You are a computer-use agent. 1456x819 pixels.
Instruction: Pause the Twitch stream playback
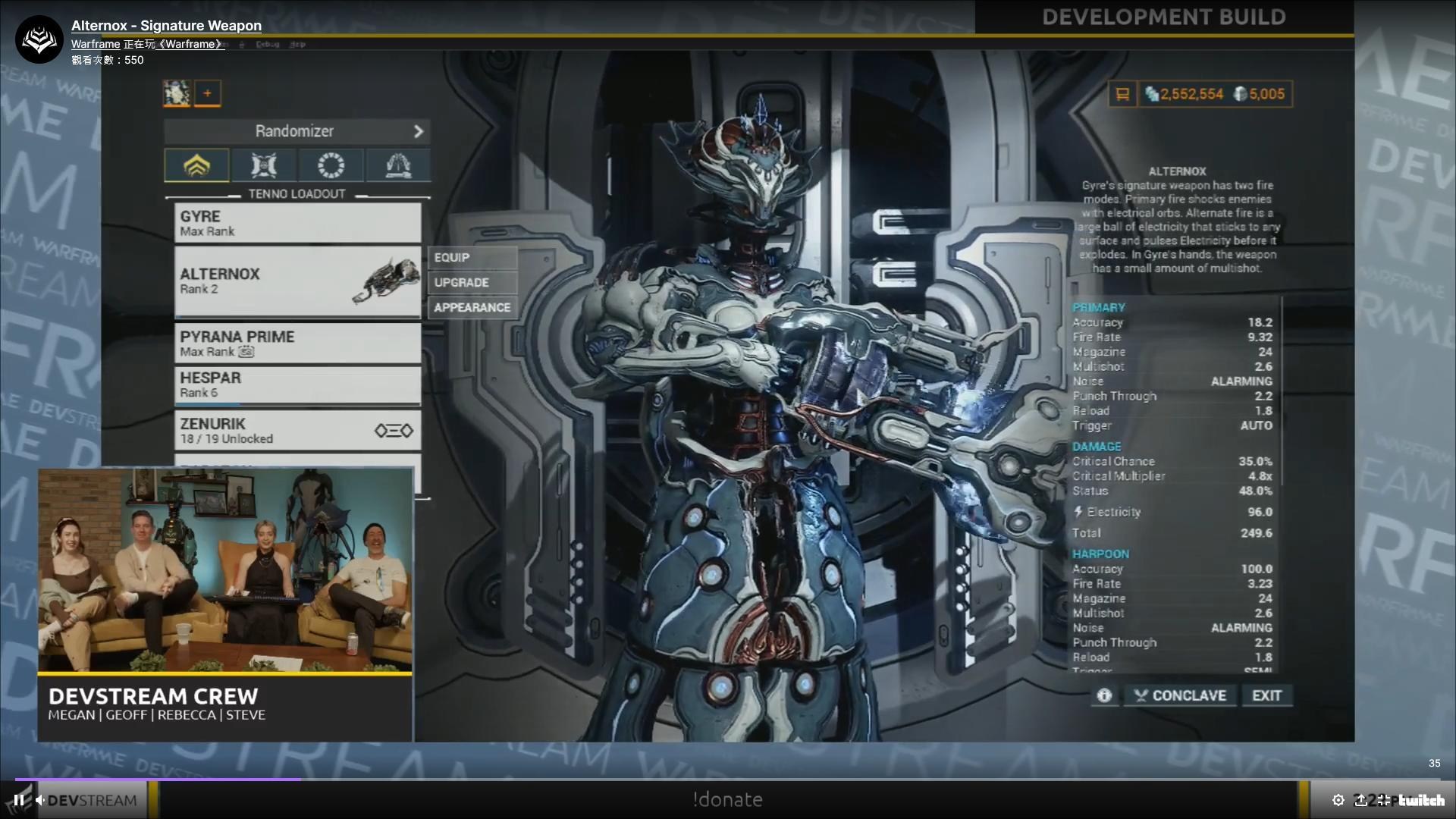(18, 799)
